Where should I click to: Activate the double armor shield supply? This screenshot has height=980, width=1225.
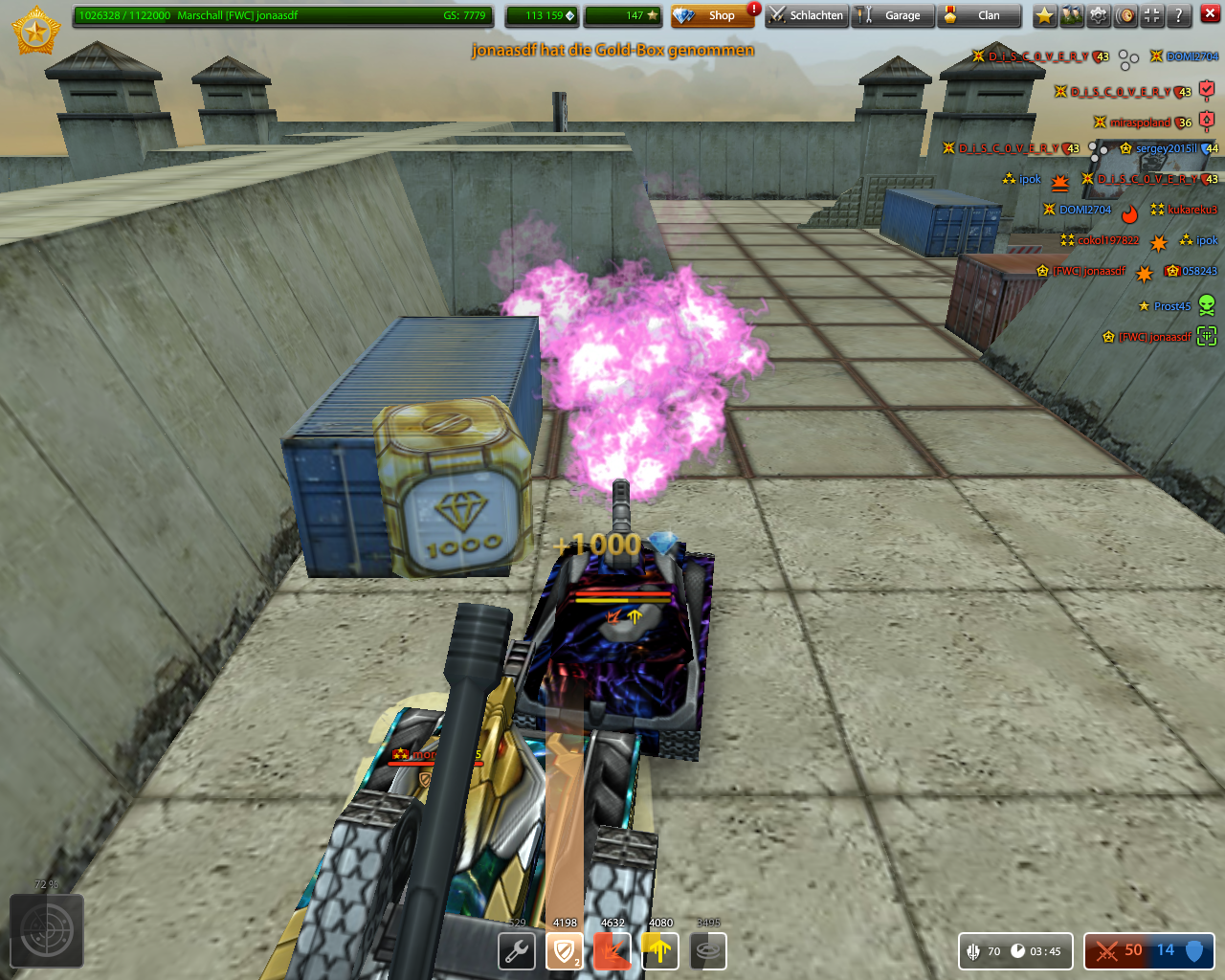tap(565, 951)
